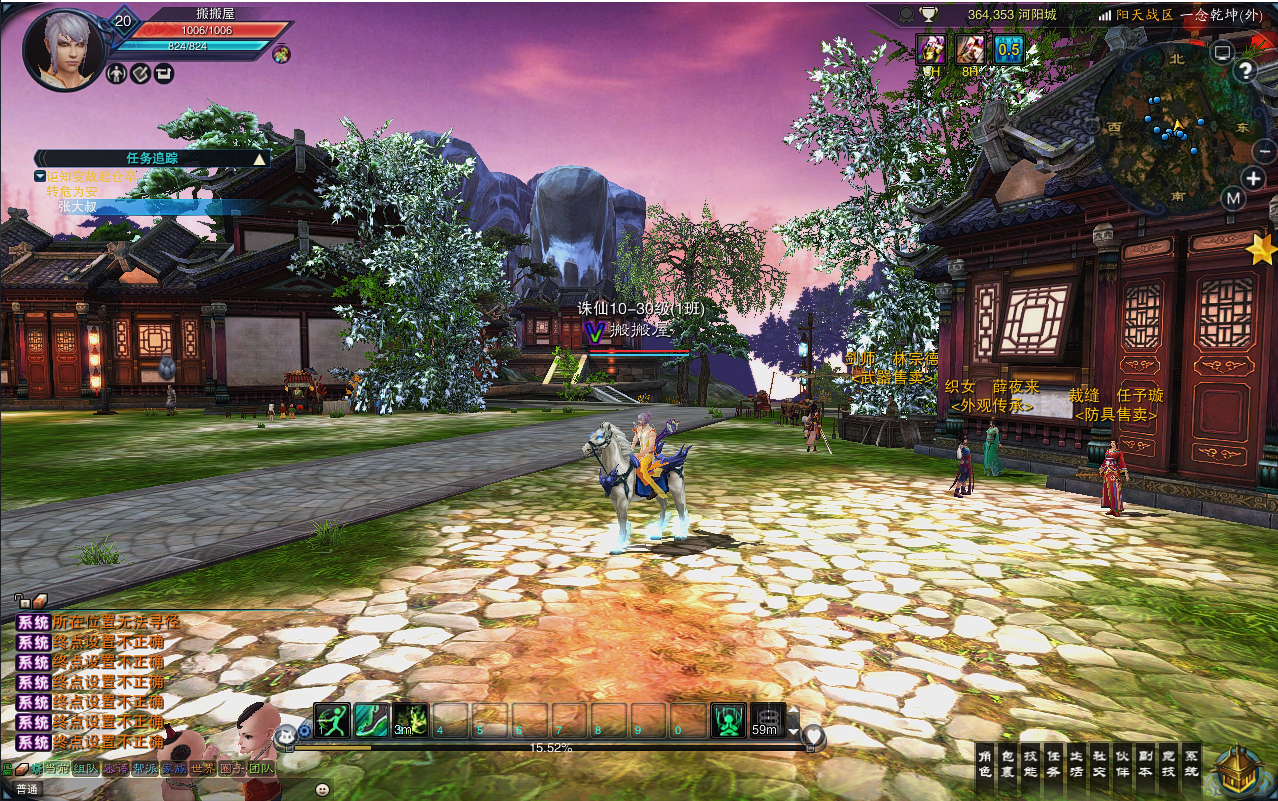Click the 普通 chat mode button
Image resolution: width=1278 pixels, height=801 pixels.
coord(27,789)
